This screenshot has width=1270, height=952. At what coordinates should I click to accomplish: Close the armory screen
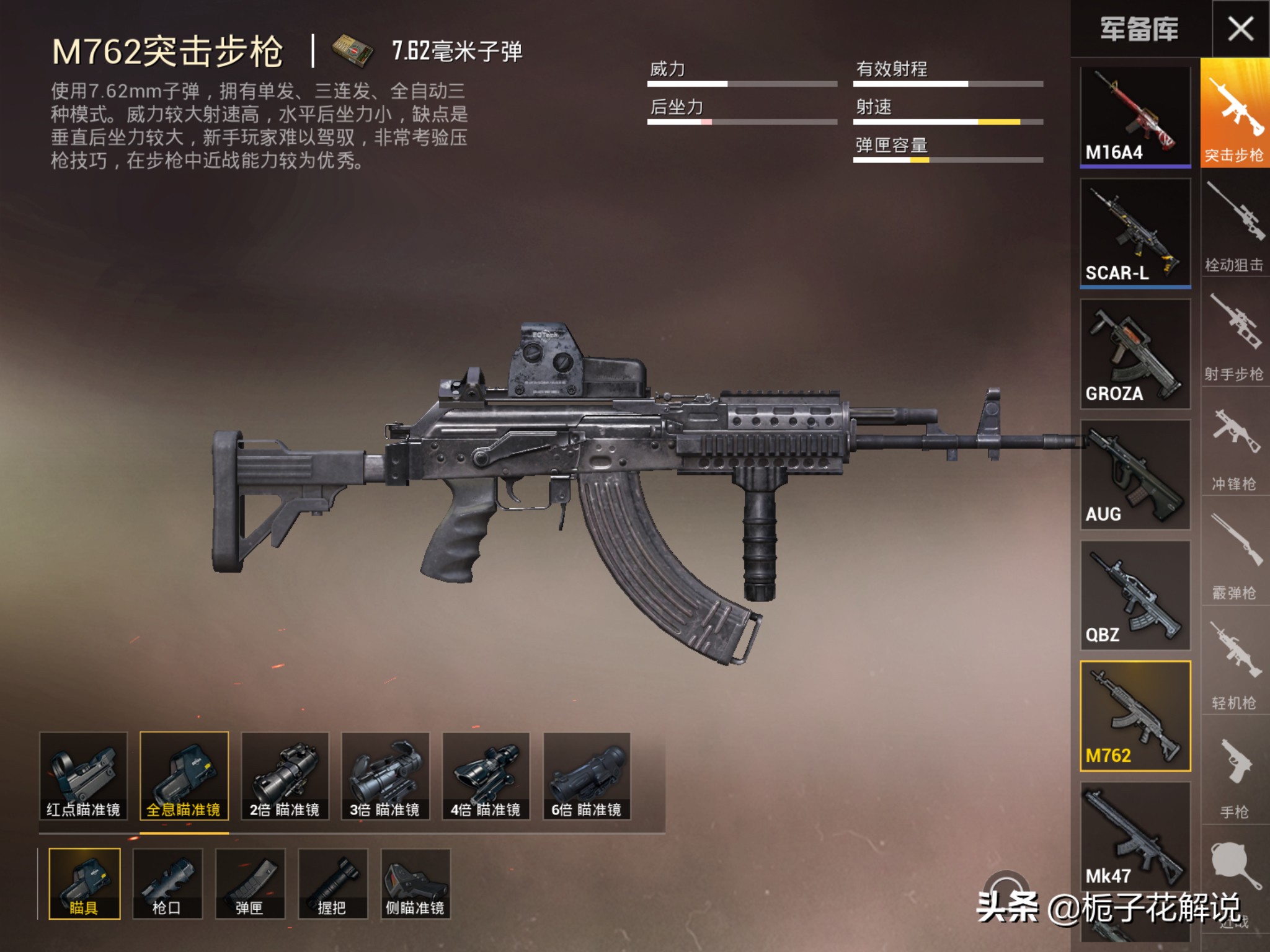pos(1240,29)
